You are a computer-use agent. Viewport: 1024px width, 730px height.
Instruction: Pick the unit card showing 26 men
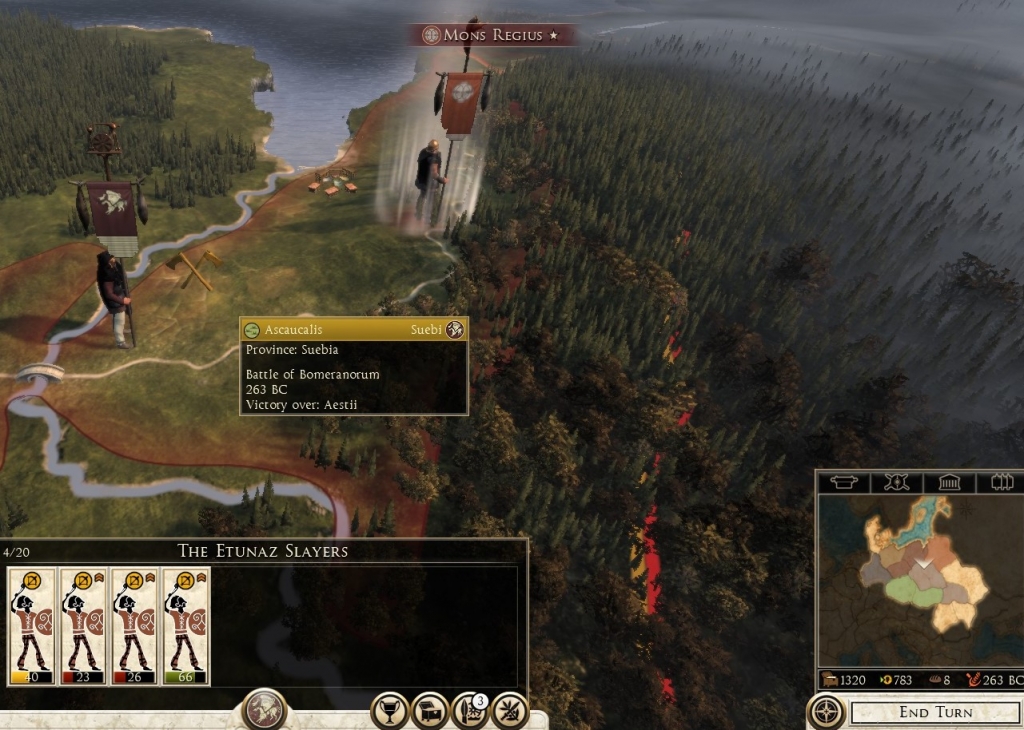click(135, 626)
